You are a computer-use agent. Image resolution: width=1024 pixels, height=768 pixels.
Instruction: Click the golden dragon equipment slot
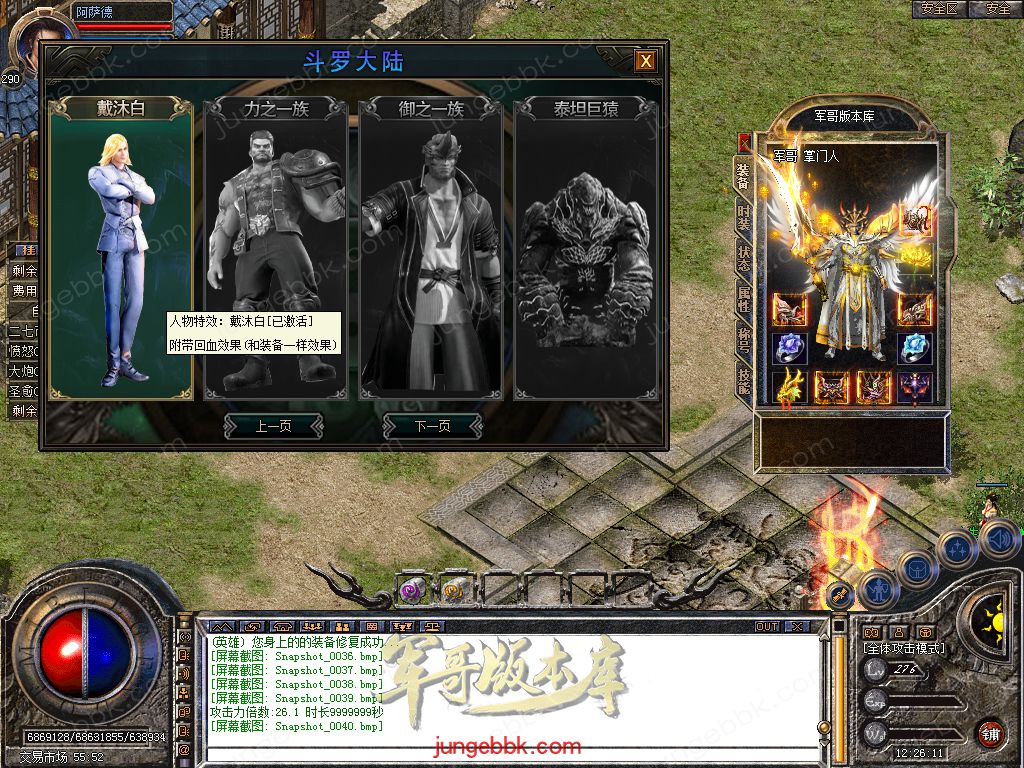click(790, 386)
